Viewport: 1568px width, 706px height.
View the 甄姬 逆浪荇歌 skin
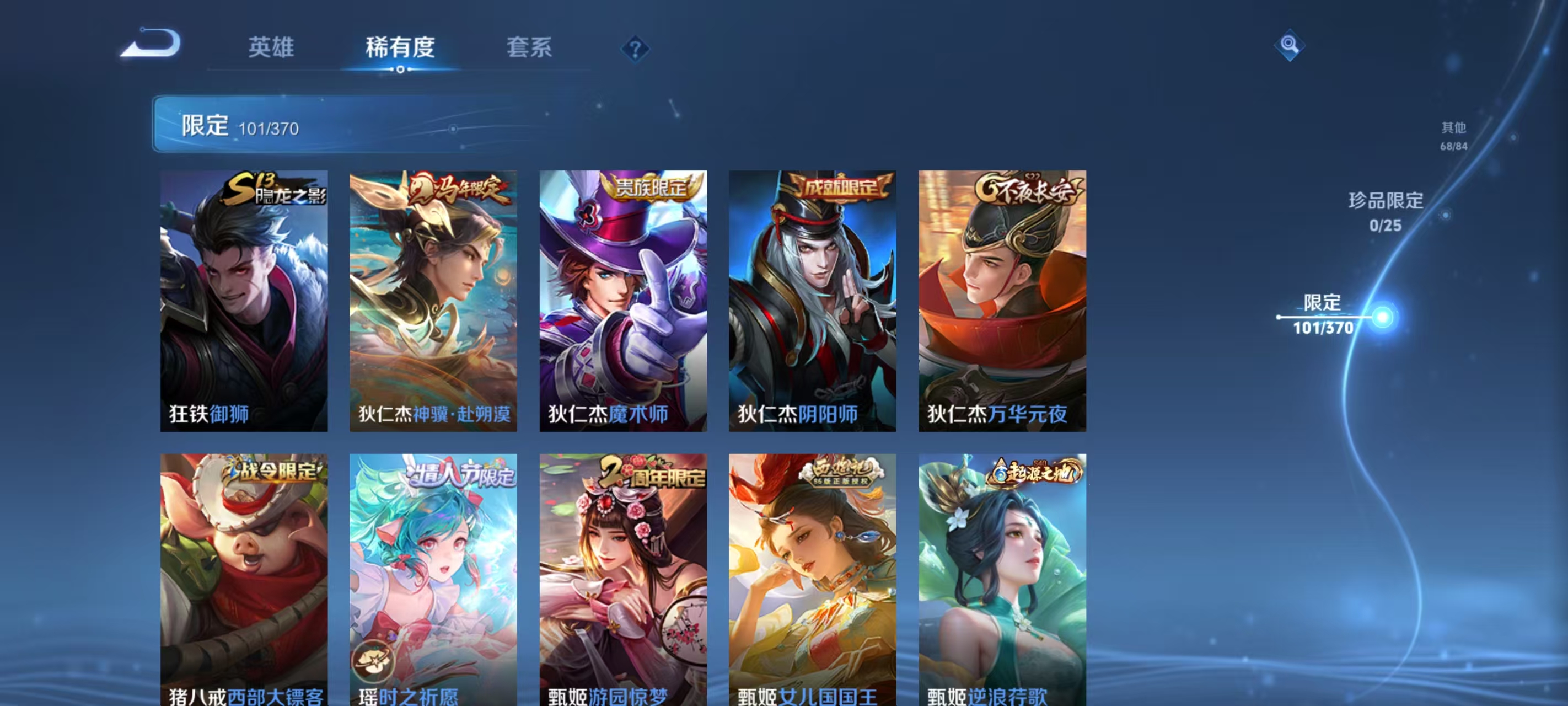[x=1001, y=579]
